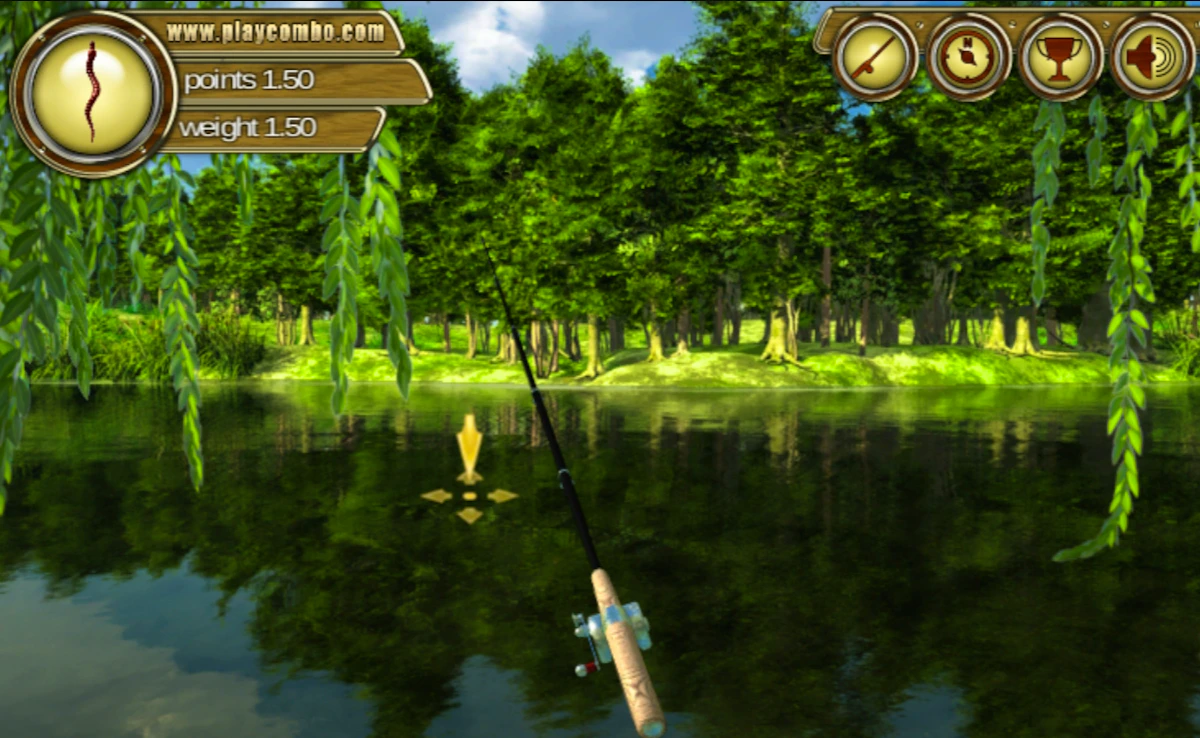1200x738 pixels.
Task: Select the worm bait icon
Action: (93, 93)
